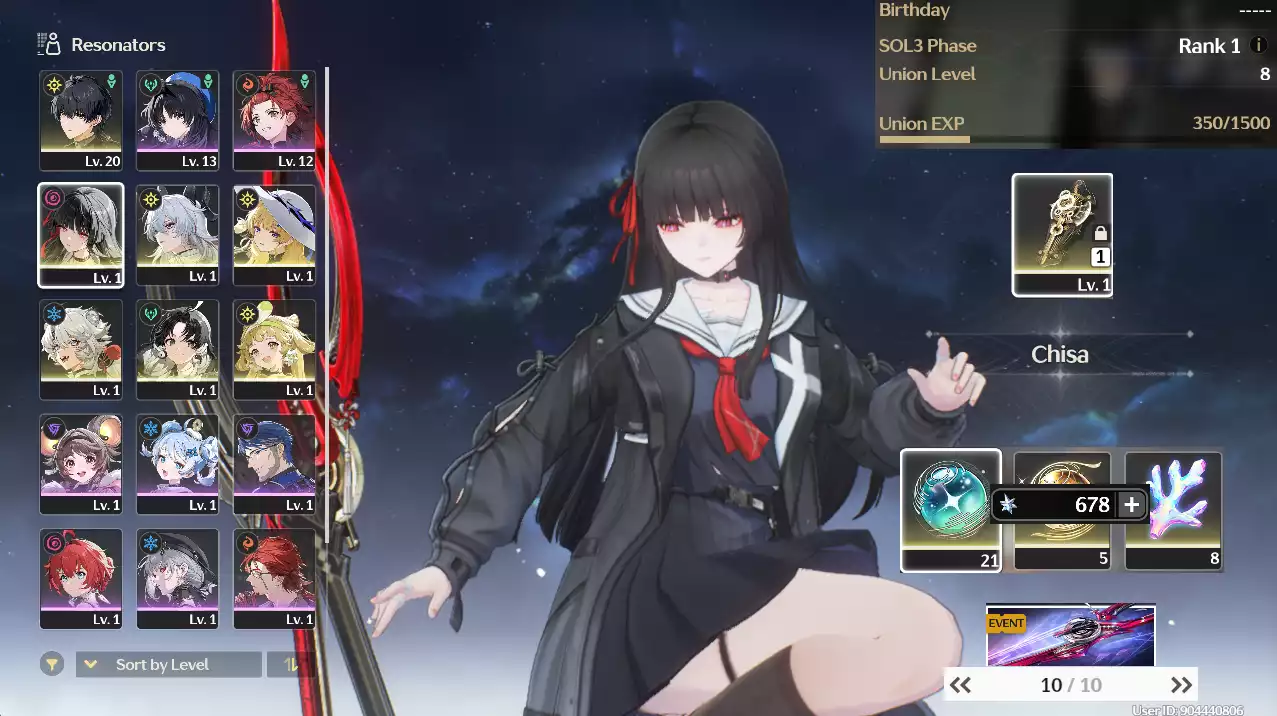This screenshot has height=716, width=1277.
Task: Select the iridescent coral item with count 8
Action: [x=1173, y=510]
